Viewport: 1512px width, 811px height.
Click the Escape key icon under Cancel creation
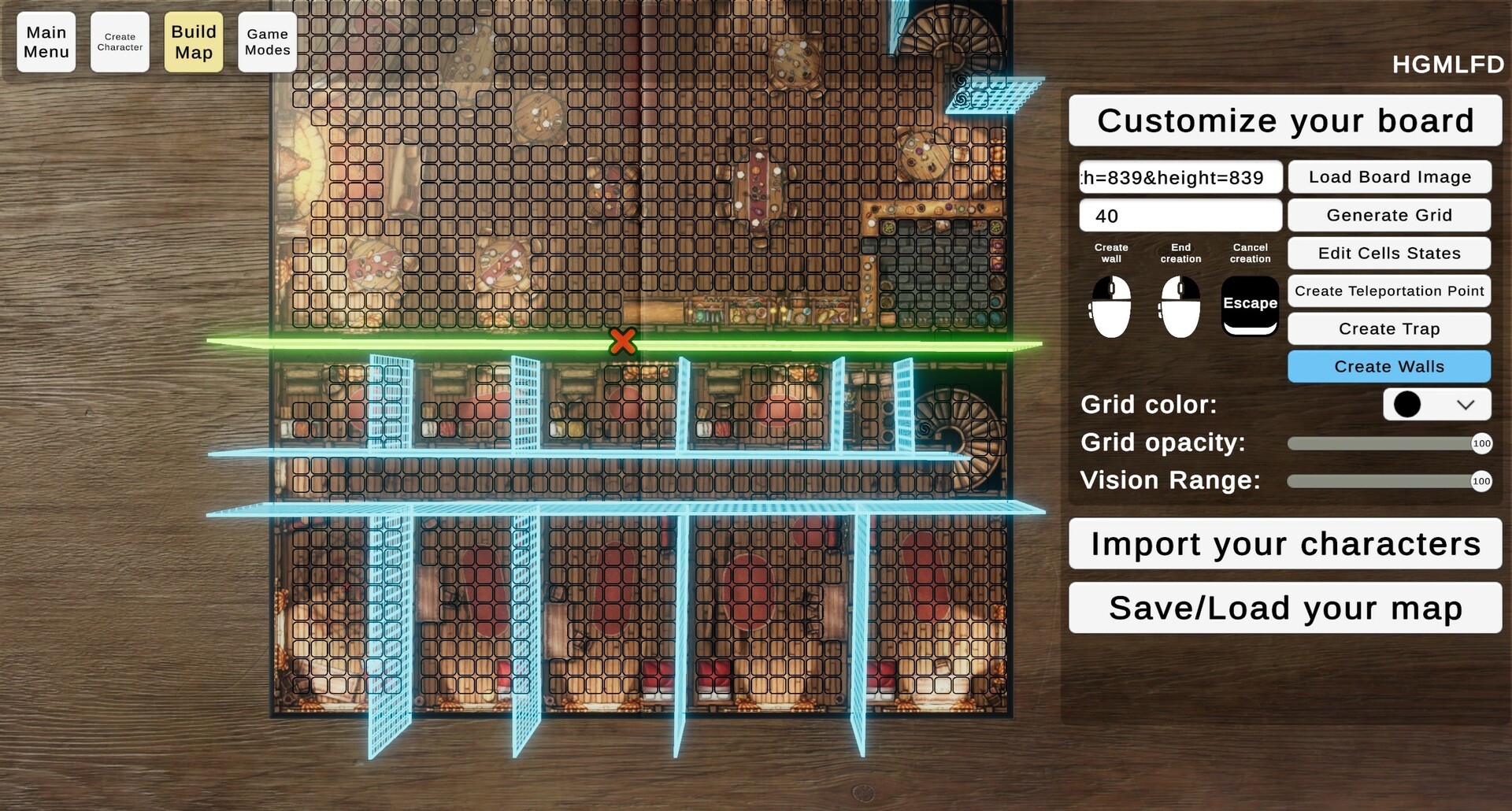click(1249, 304)
